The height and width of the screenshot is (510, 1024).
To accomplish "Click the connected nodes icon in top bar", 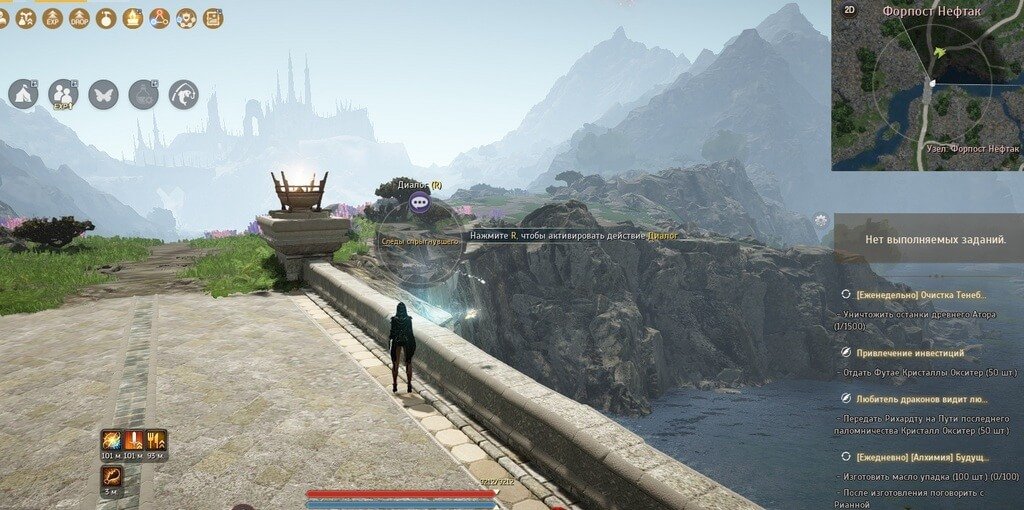I will click(x=159, y=18).
